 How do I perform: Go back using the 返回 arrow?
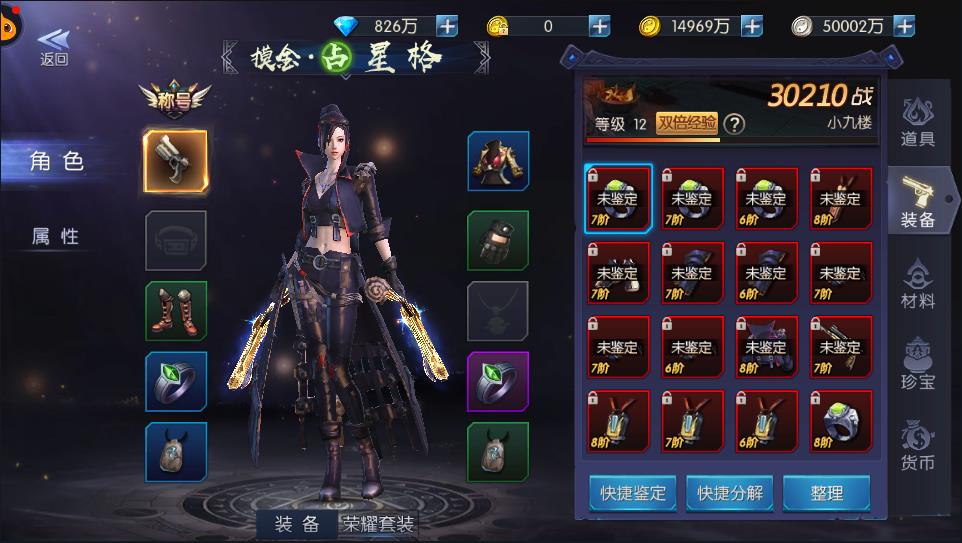point(54,45)
